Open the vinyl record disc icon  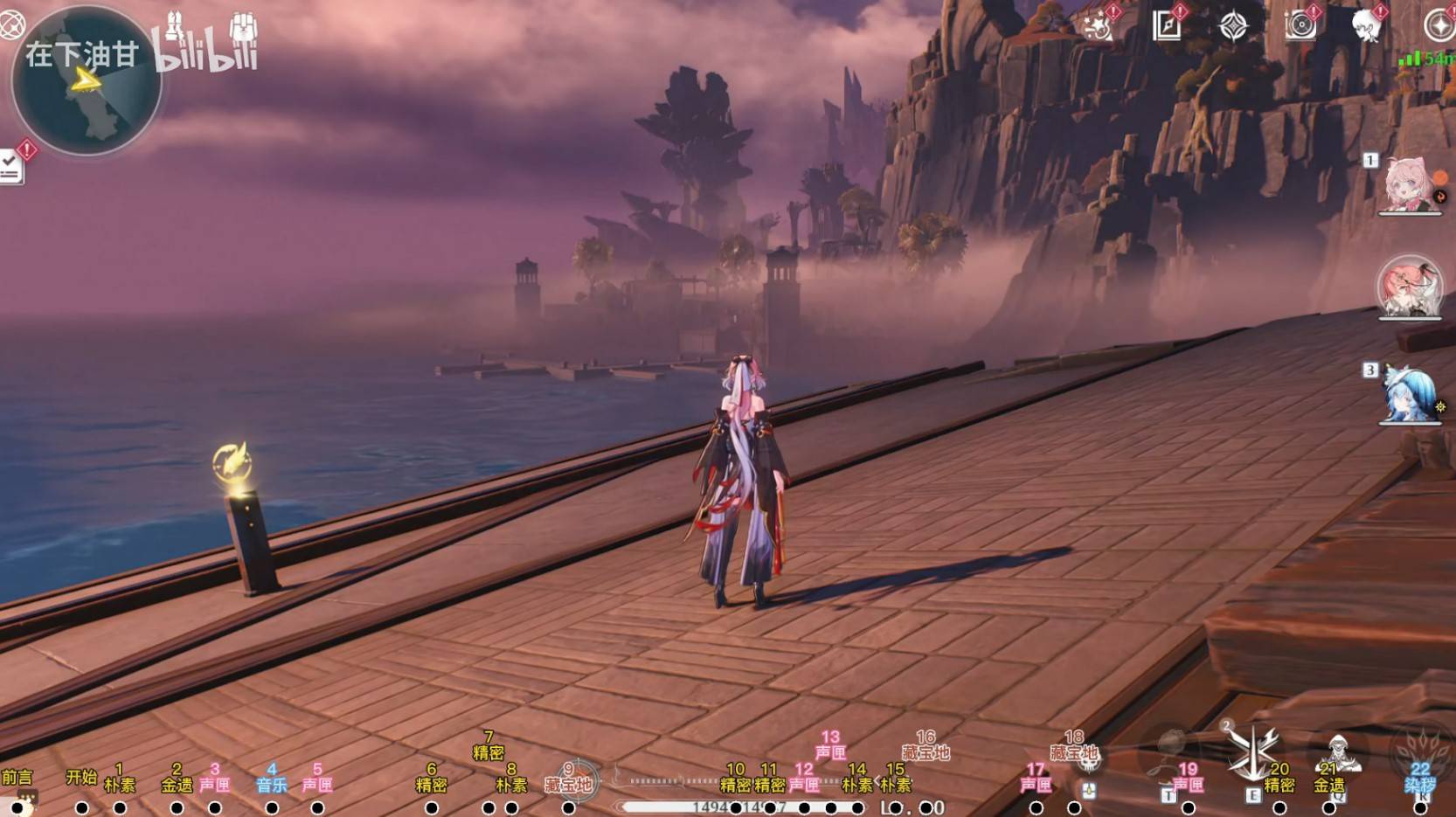coord(1300,26)
